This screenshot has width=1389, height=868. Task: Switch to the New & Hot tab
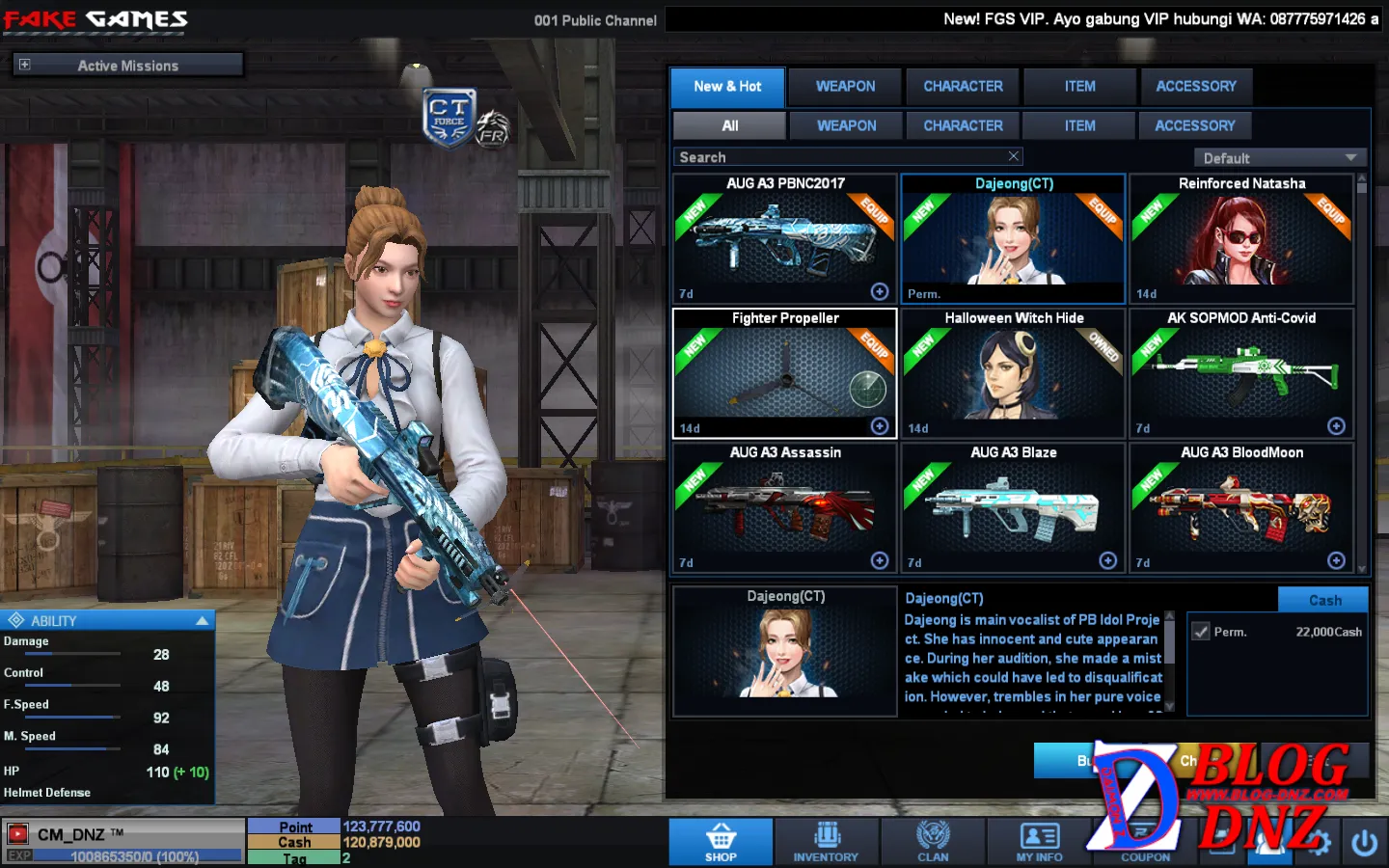[x=727, y=87]
